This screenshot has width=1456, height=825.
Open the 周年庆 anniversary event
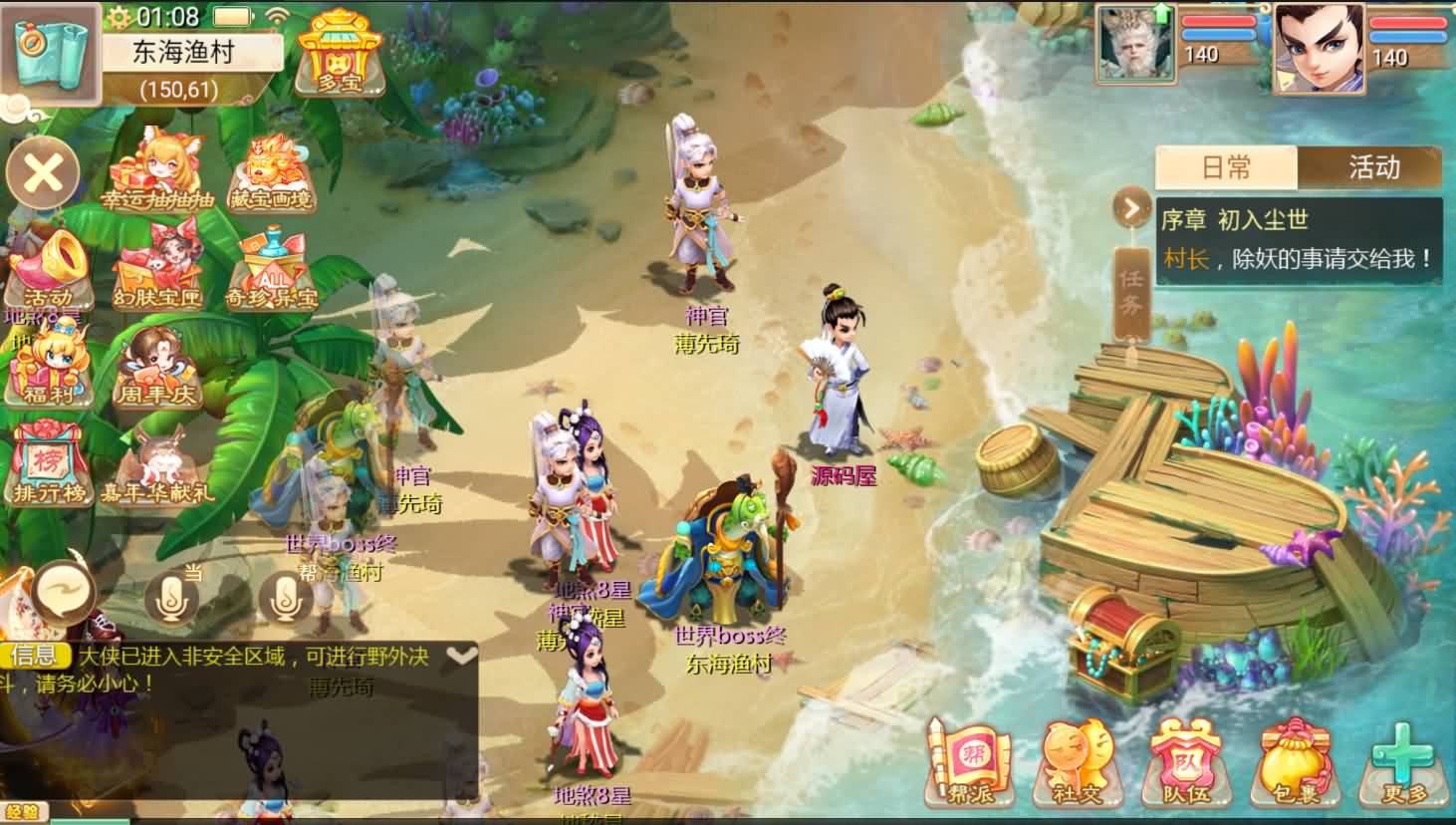(157, 367)
